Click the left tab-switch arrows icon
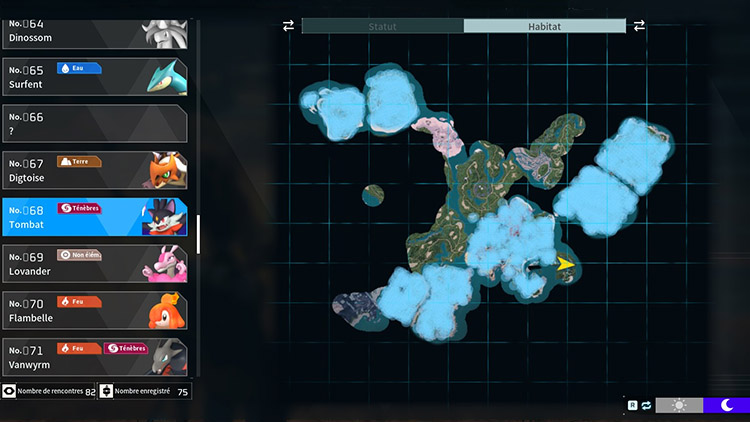 pyautogui.click(x=289, y=25)
